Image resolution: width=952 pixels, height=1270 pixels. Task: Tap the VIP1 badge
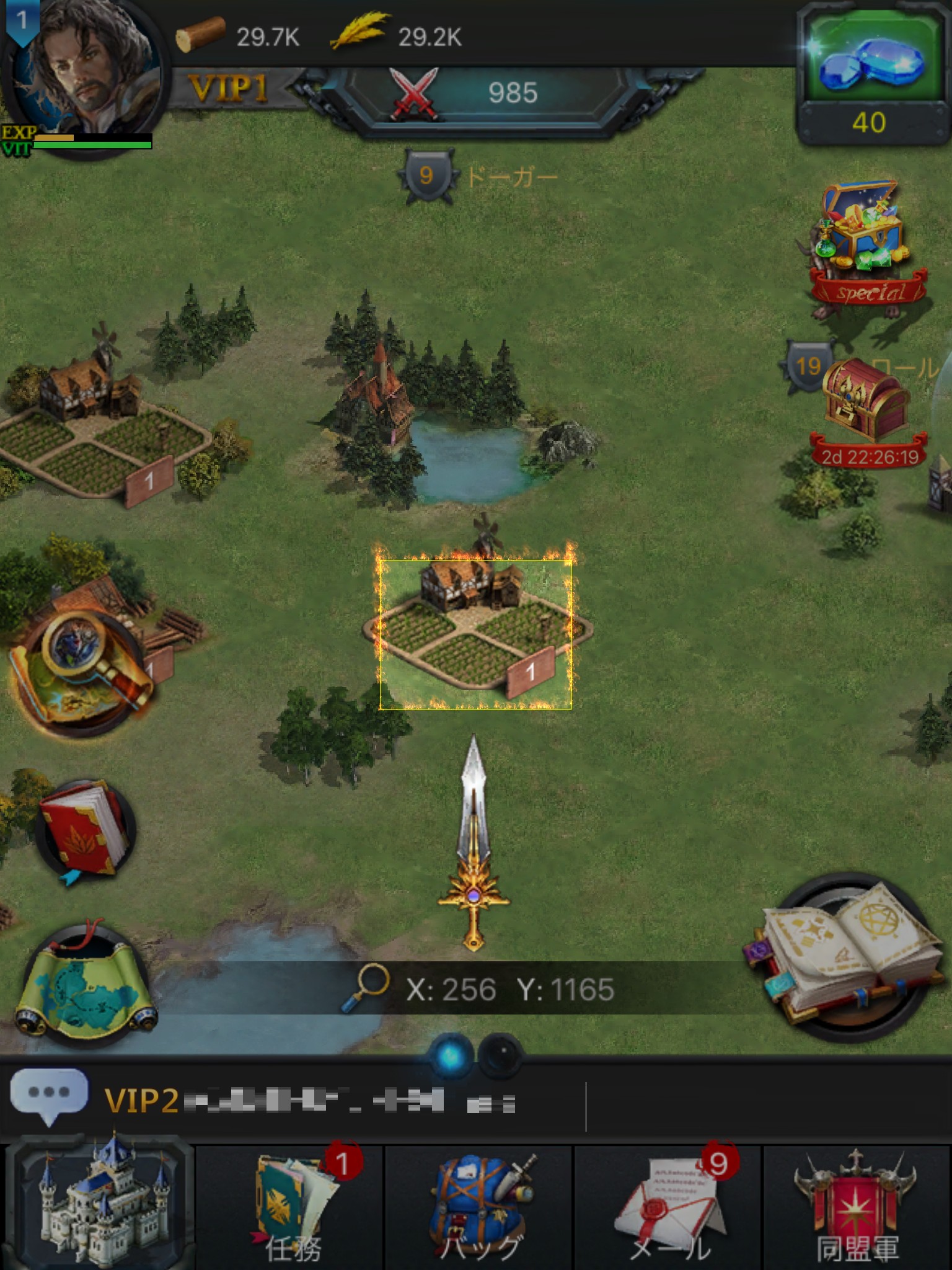click(x=228, y=89)
